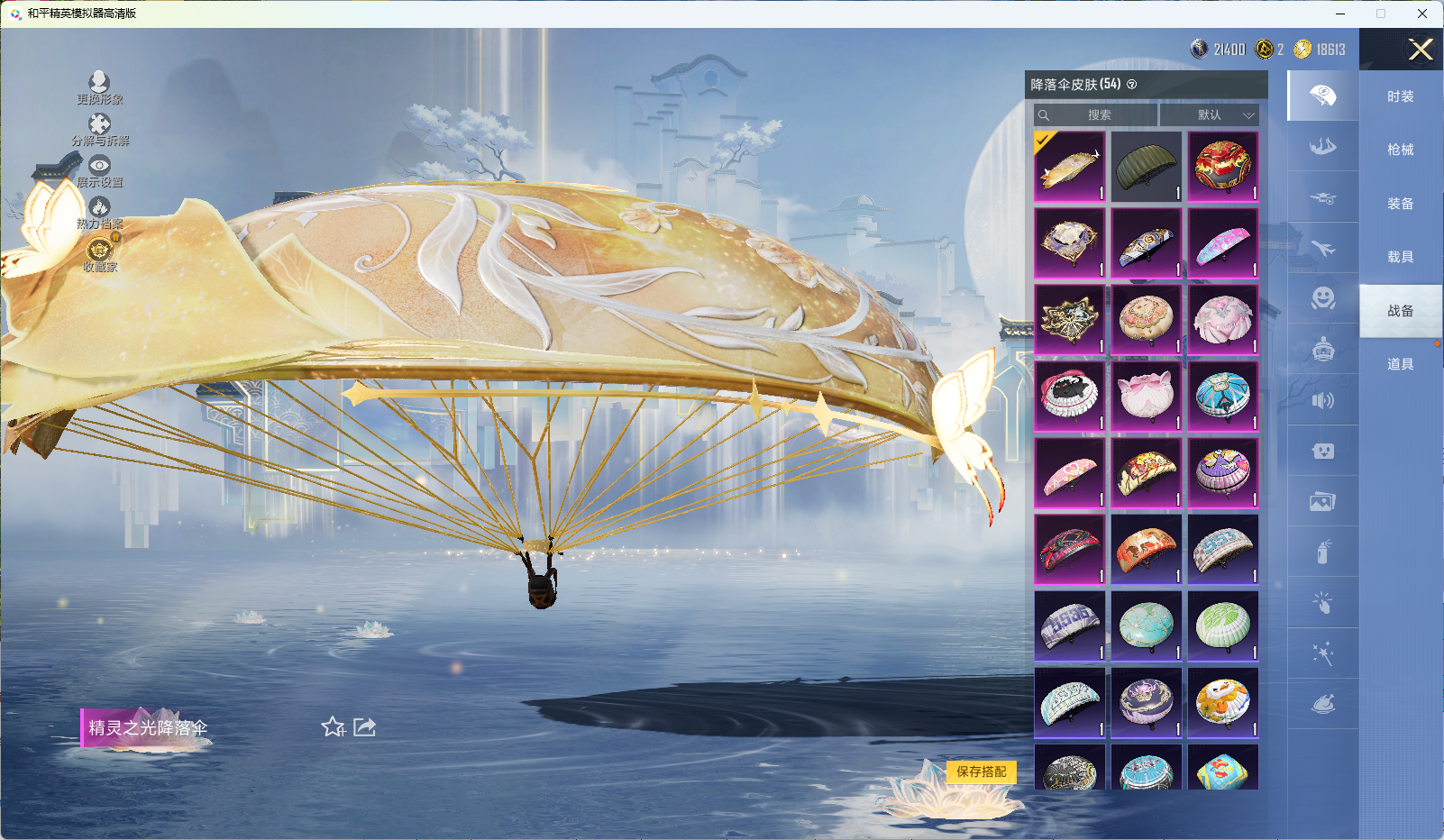
Task: Open the 默认 sort dropdown
Action: coord(1209,114)
